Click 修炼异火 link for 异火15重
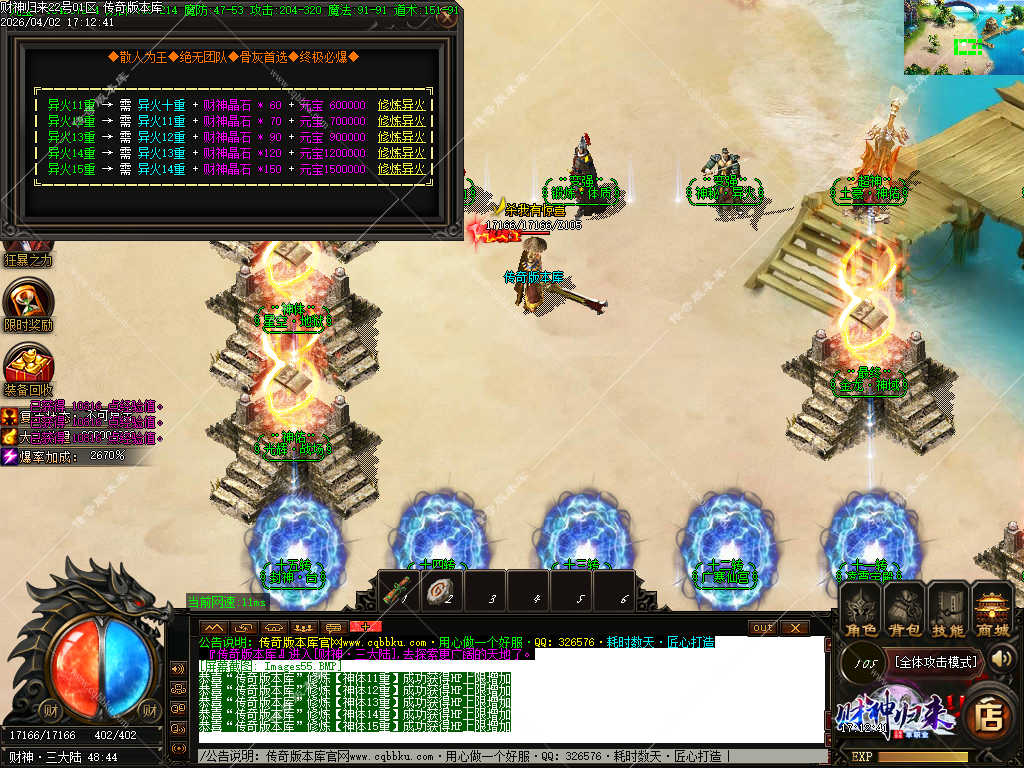The height and width of the screenshot is (768, 1024). click(402, 169)
